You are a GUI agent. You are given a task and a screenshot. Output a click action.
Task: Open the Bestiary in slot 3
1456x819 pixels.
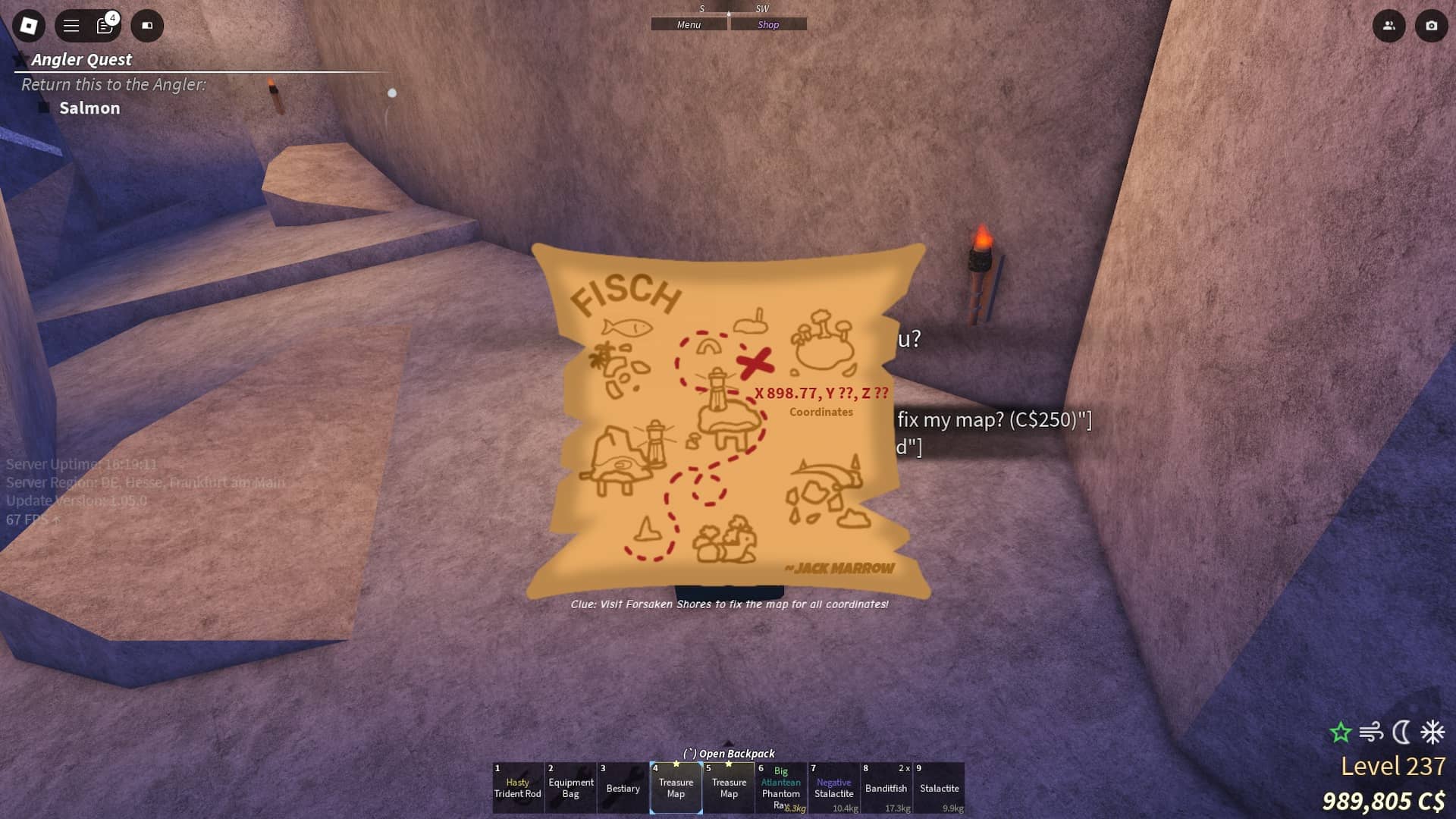[x=623, y=789]
